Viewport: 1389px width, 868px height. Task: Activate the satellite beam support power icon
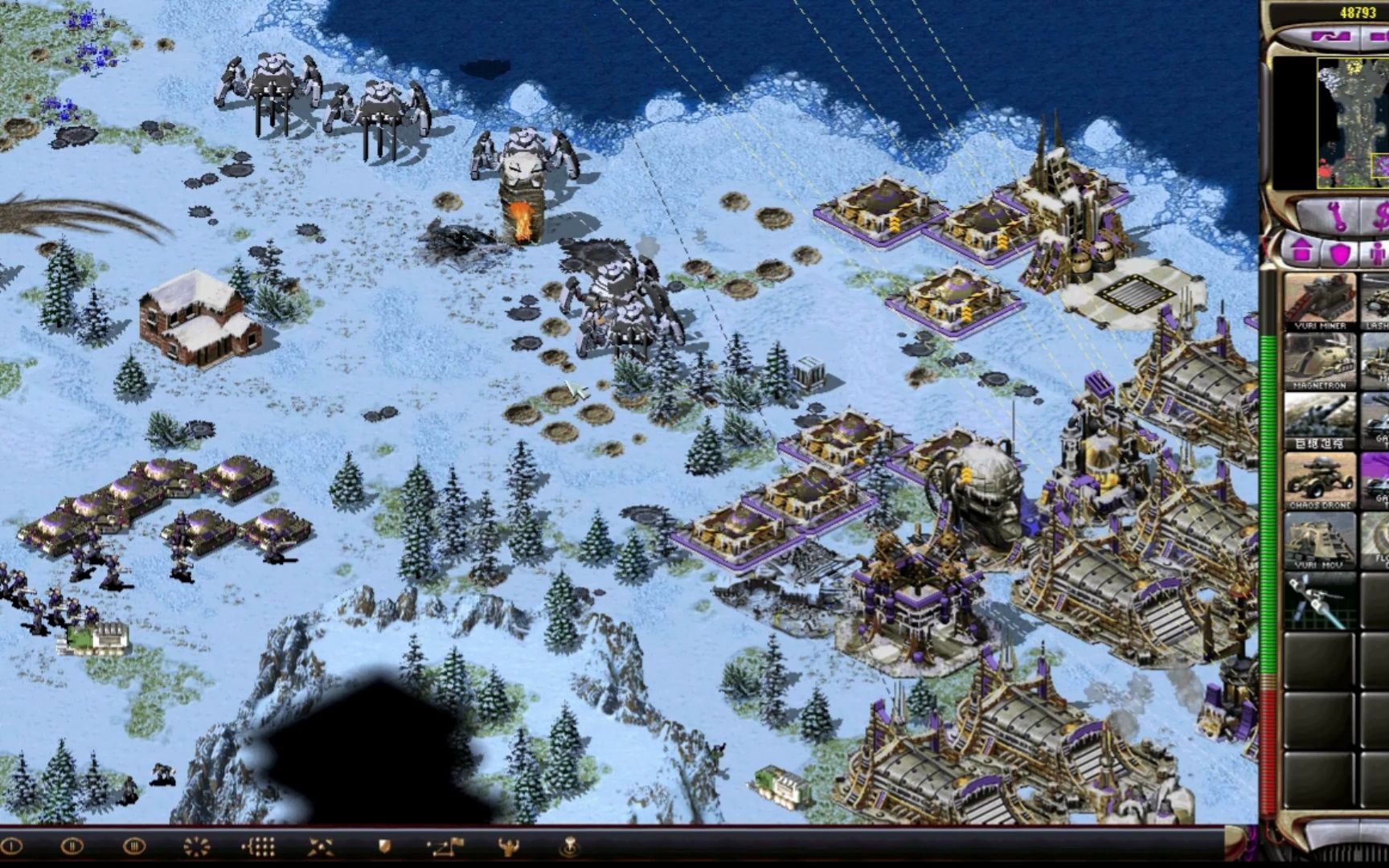(x=1319, y=601)
